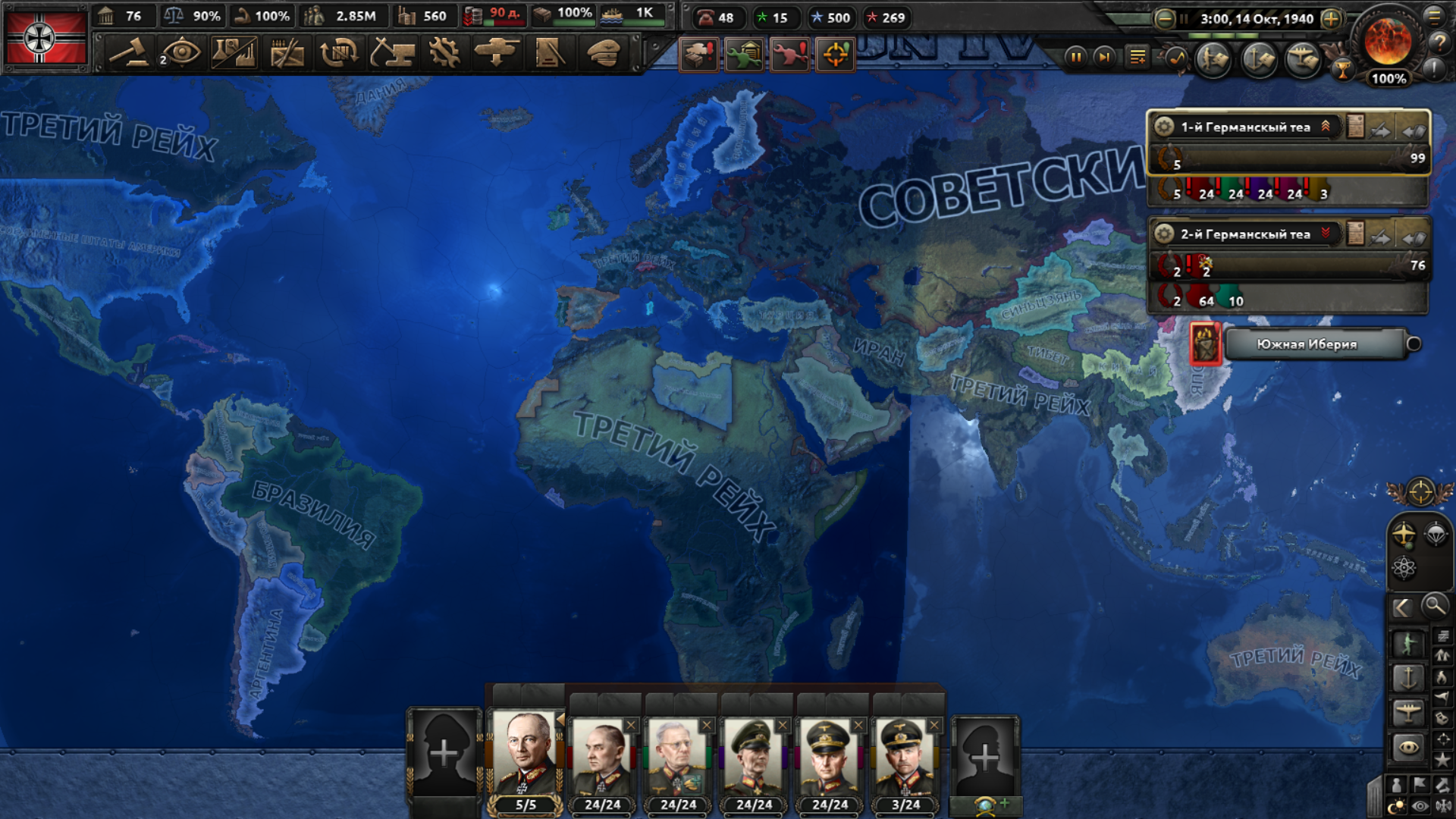
Task: Open the Production wrench-and-gear panel
Action: click(x=444, y=53)
